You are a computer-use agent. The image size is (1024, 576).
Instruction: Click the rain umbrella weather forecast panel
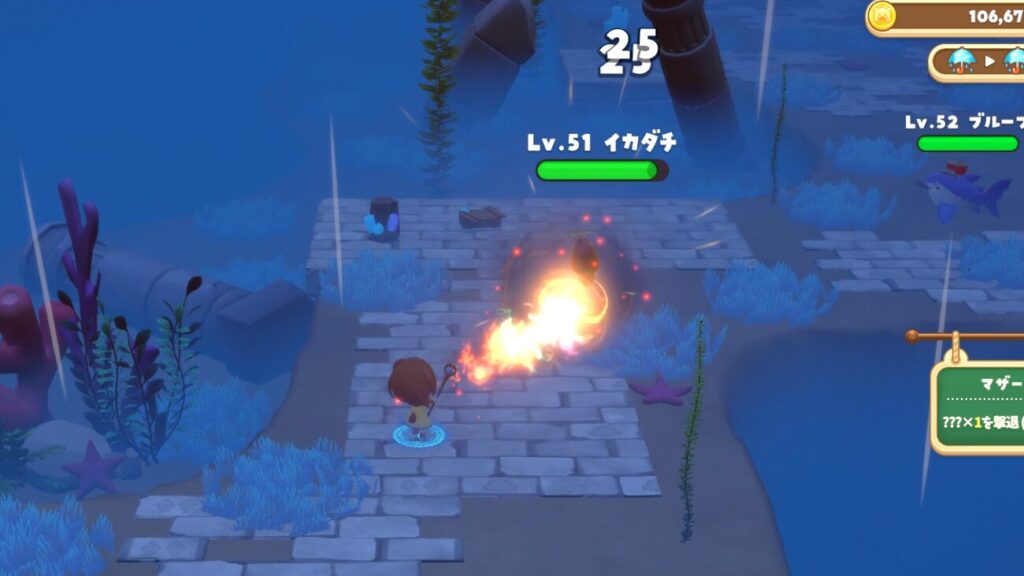click(x=980, y=62)
